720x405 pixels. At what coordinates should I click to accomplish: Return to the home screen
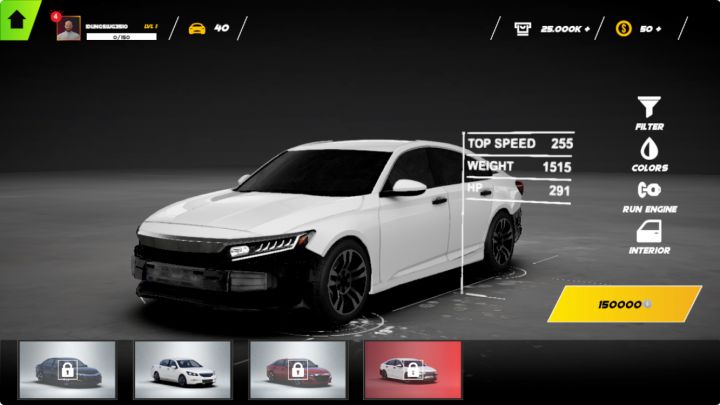tap(17, 17)
